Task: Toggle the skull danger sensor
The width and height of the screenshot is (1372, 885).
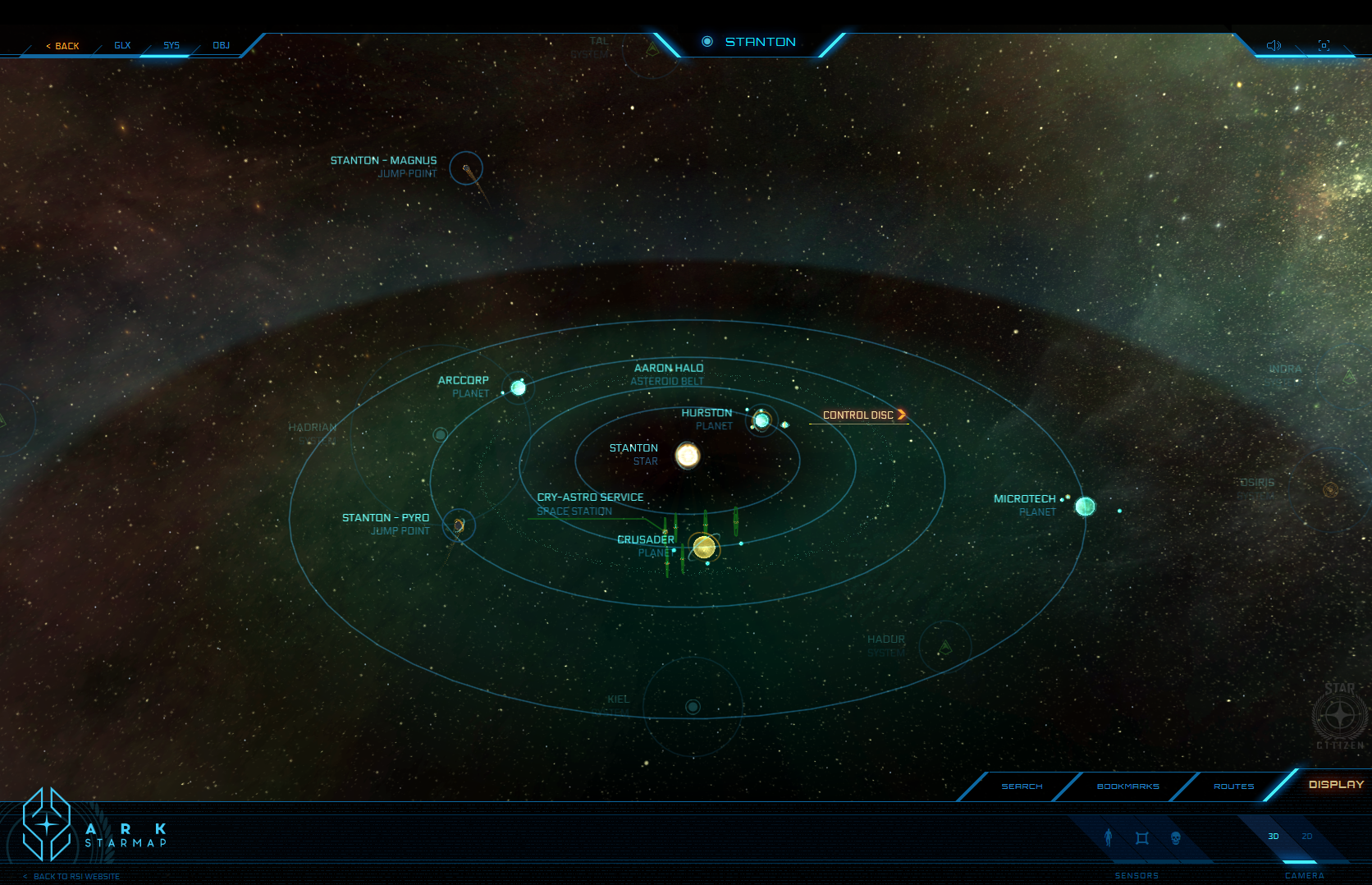Action: tap(1175, 837)
